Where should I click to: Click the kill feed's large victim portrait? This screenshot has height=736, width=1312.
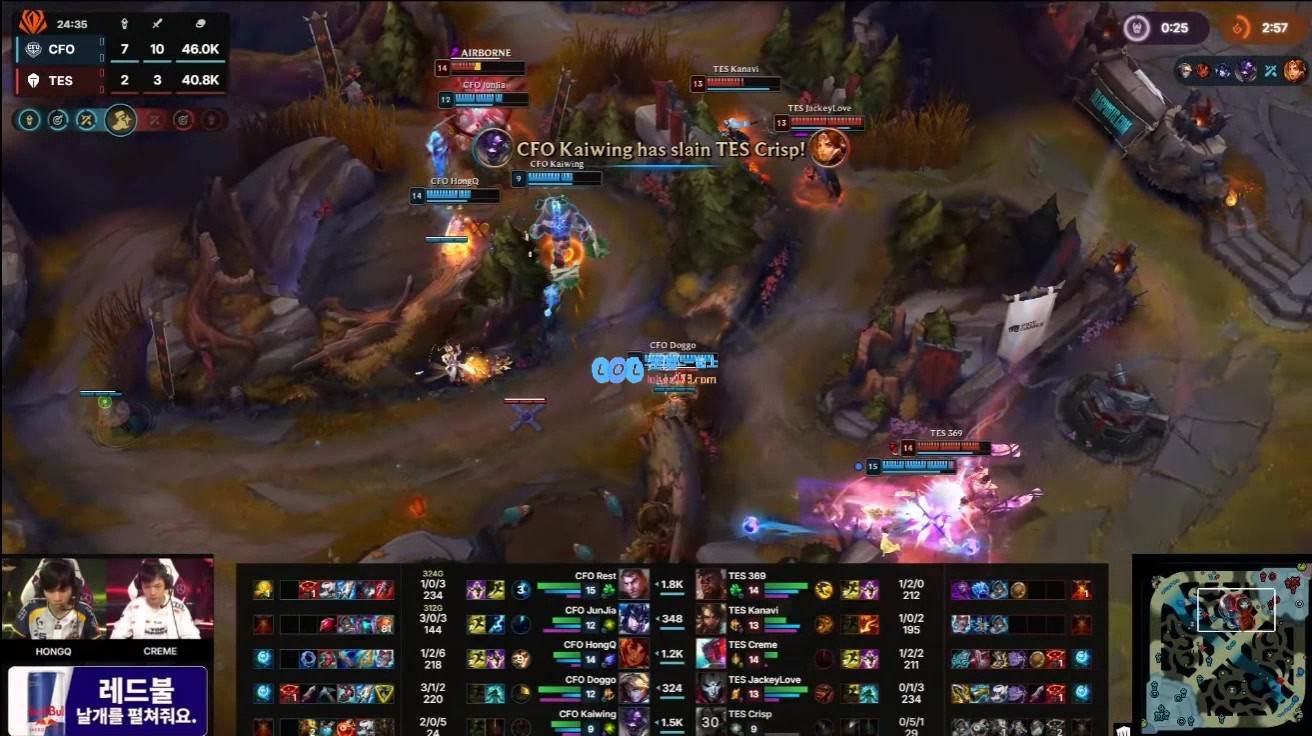828,148
